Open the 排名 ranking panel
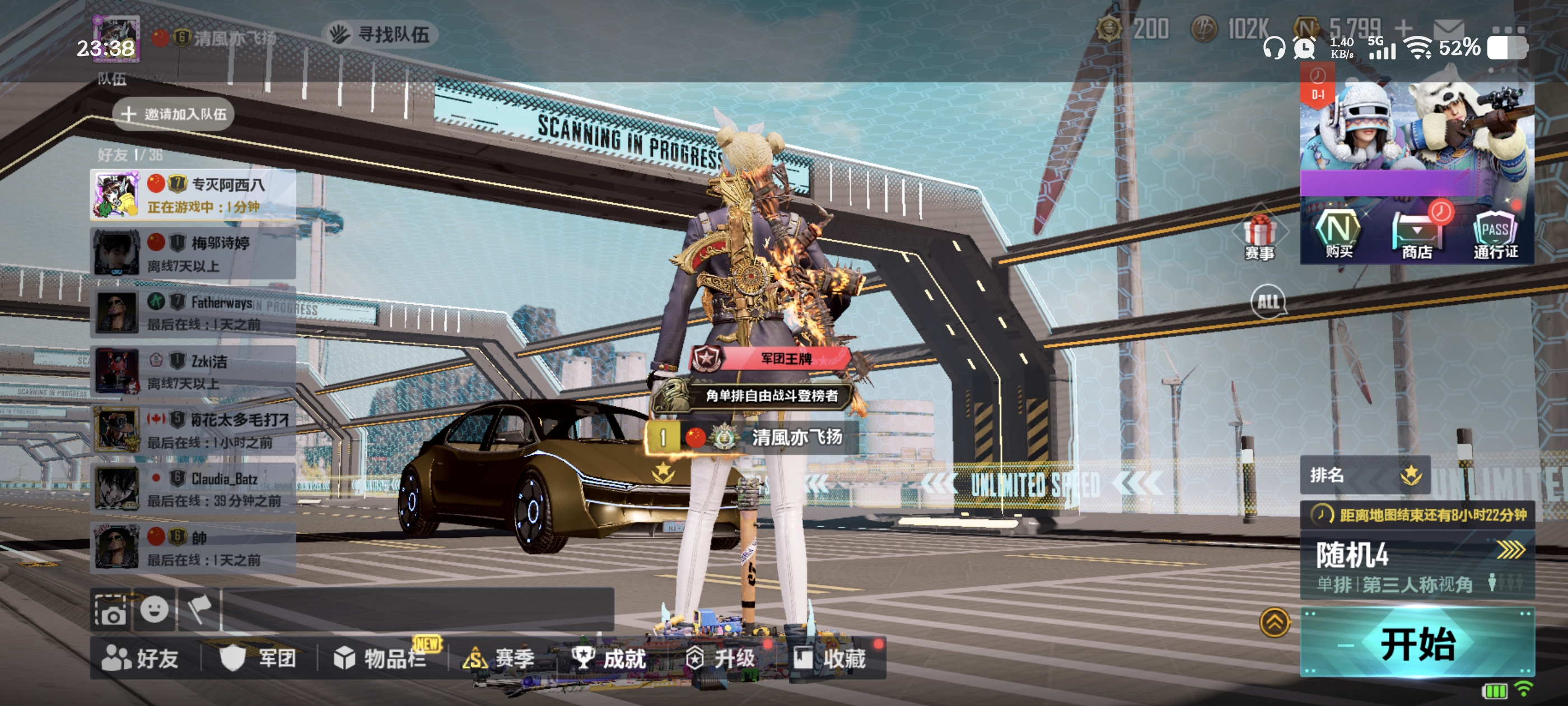Screen dimensions: 1568x706 (x=1365, y=475)
